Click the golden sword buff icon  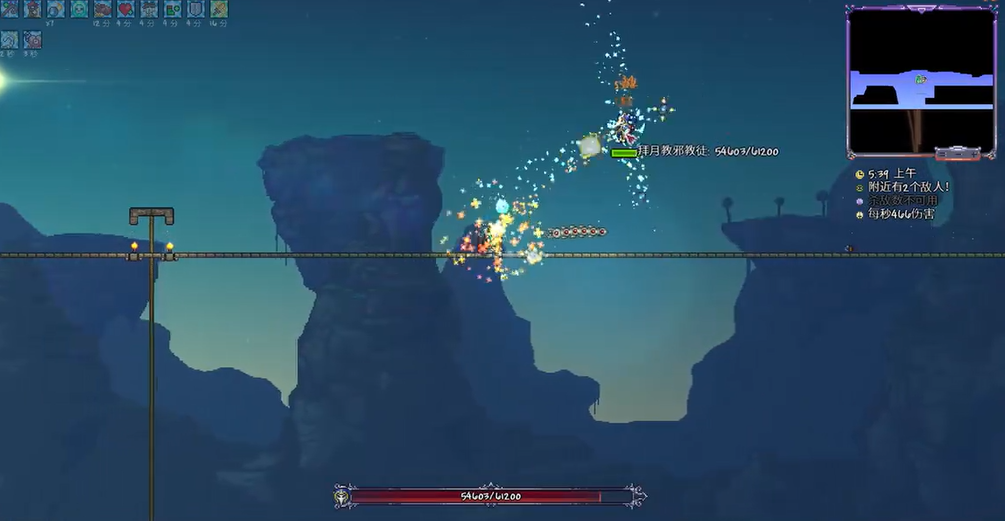pos(218,9)
